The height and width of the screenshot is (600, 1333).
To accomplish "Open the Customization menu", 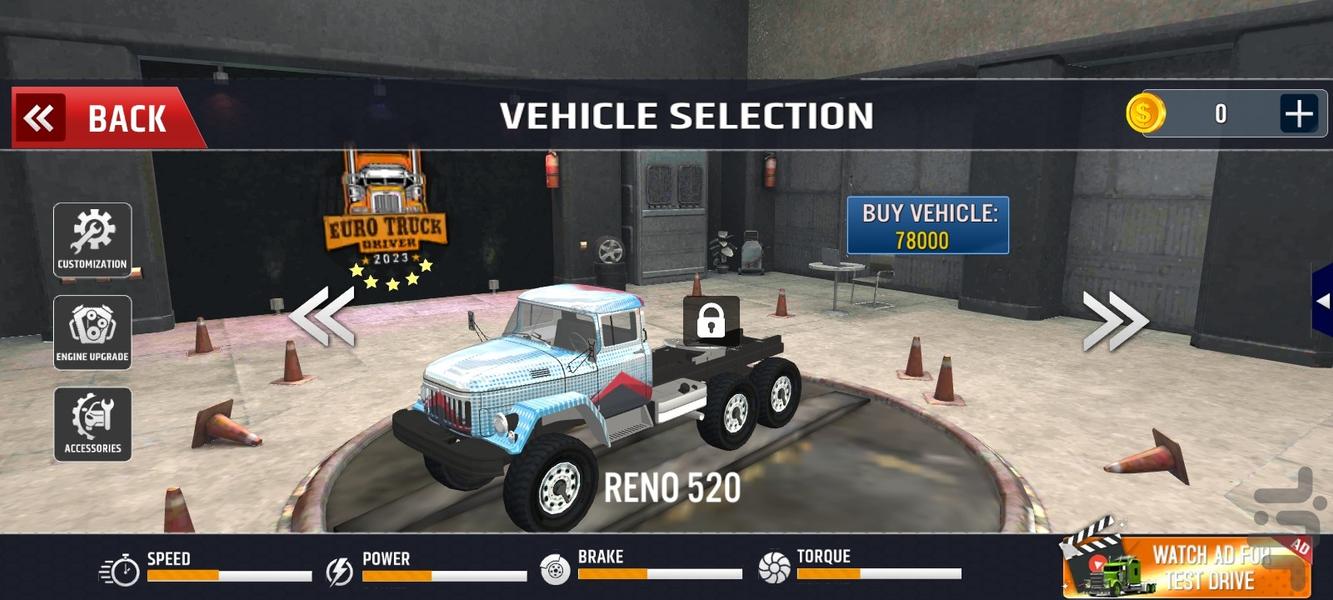I will pos(92,239).
